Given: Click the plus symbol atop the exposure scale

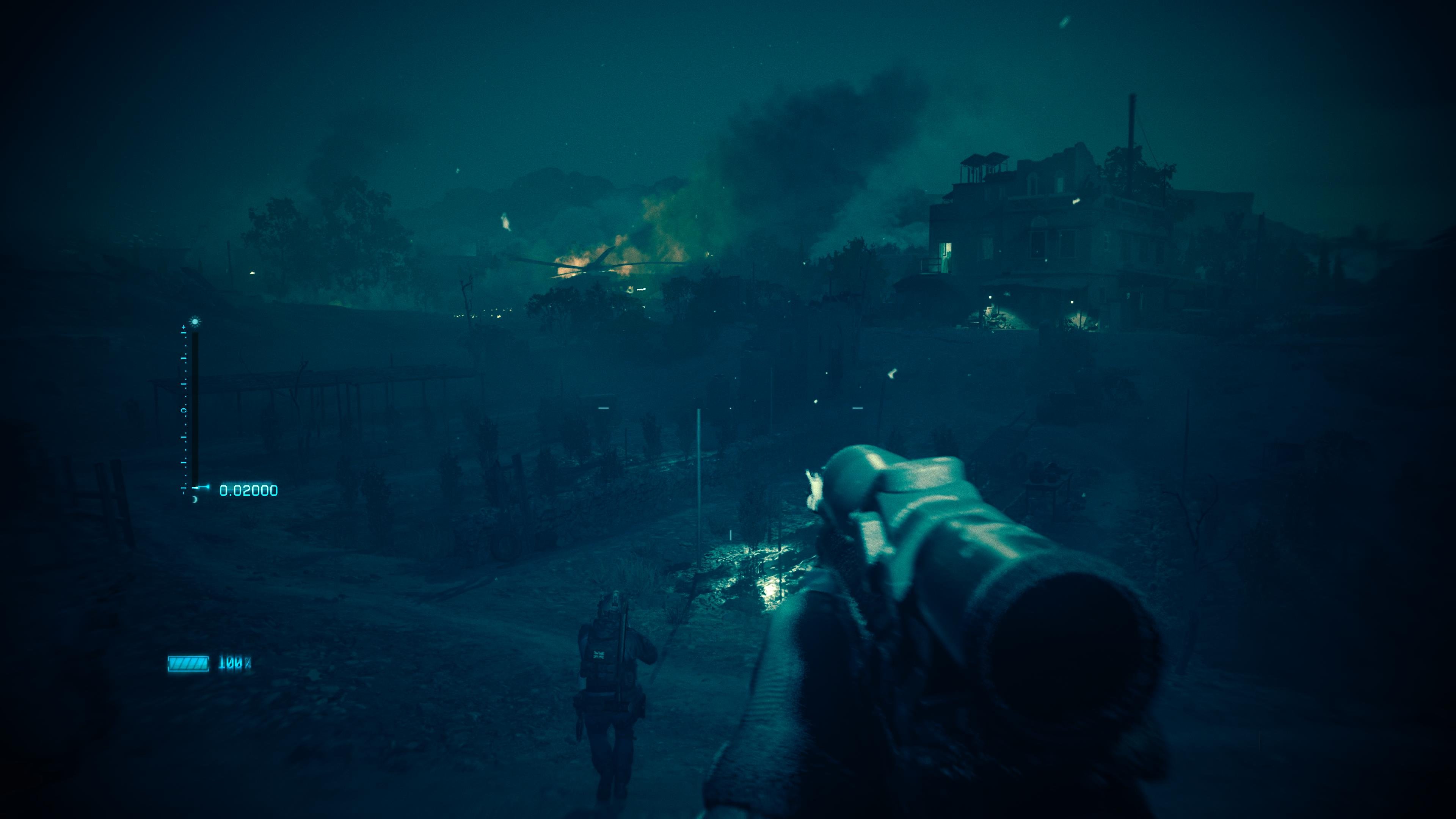Looking at the screenshot, I should coord(184,328).
